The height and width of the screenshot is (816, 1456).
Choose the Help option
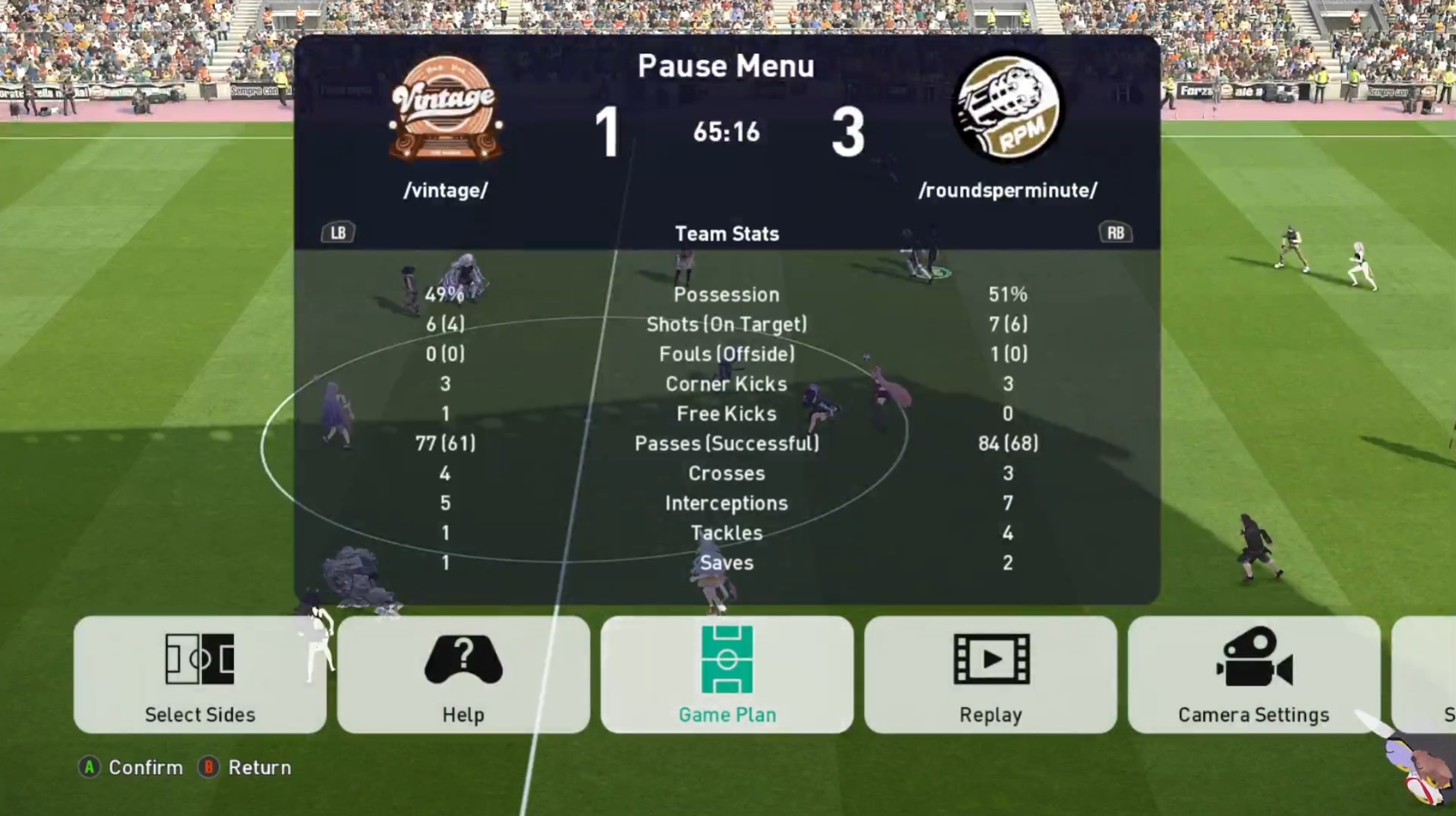click(x=463, y=674)
